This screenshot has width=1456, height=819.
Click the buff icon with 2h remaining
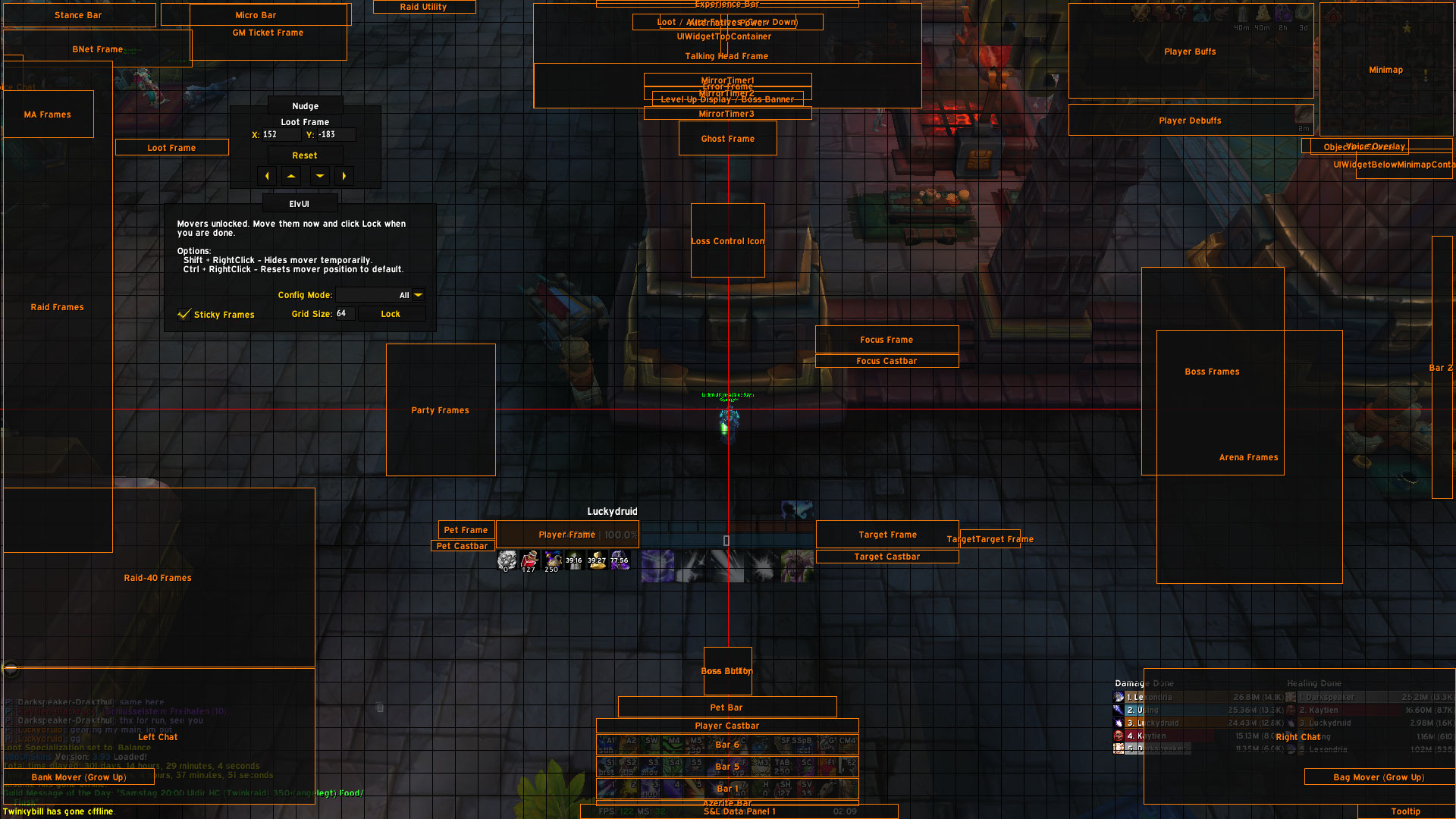(x=1285, y=14)
